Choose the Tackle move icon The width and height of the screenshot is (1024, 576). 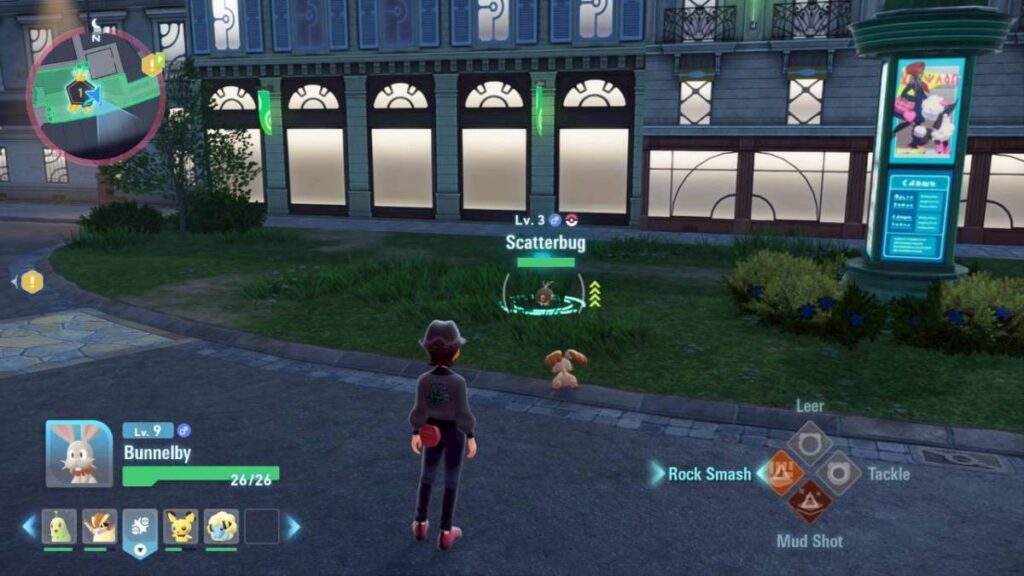(838, 472)
